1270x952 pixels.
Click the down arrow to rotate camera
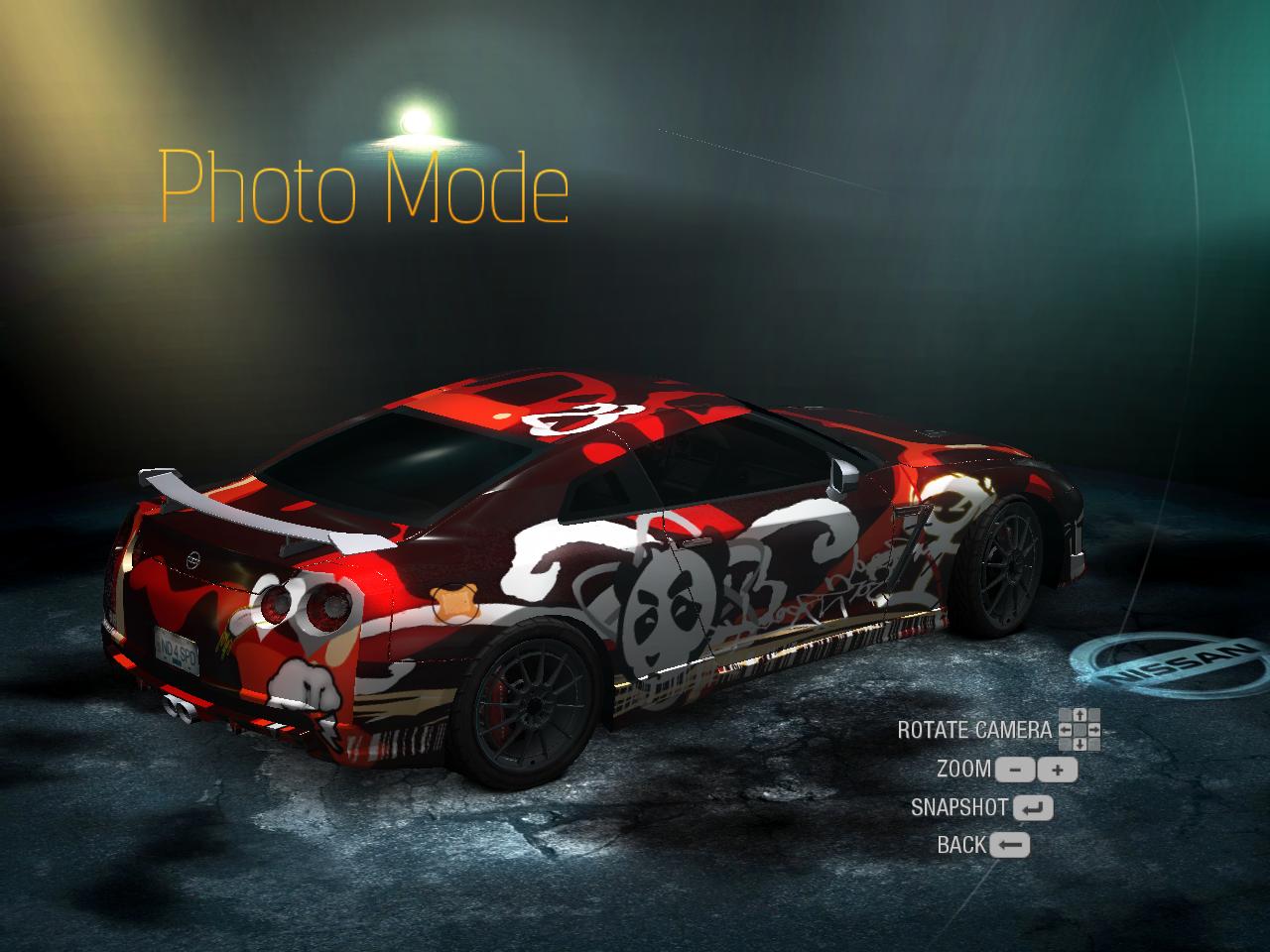(1079, 744)
